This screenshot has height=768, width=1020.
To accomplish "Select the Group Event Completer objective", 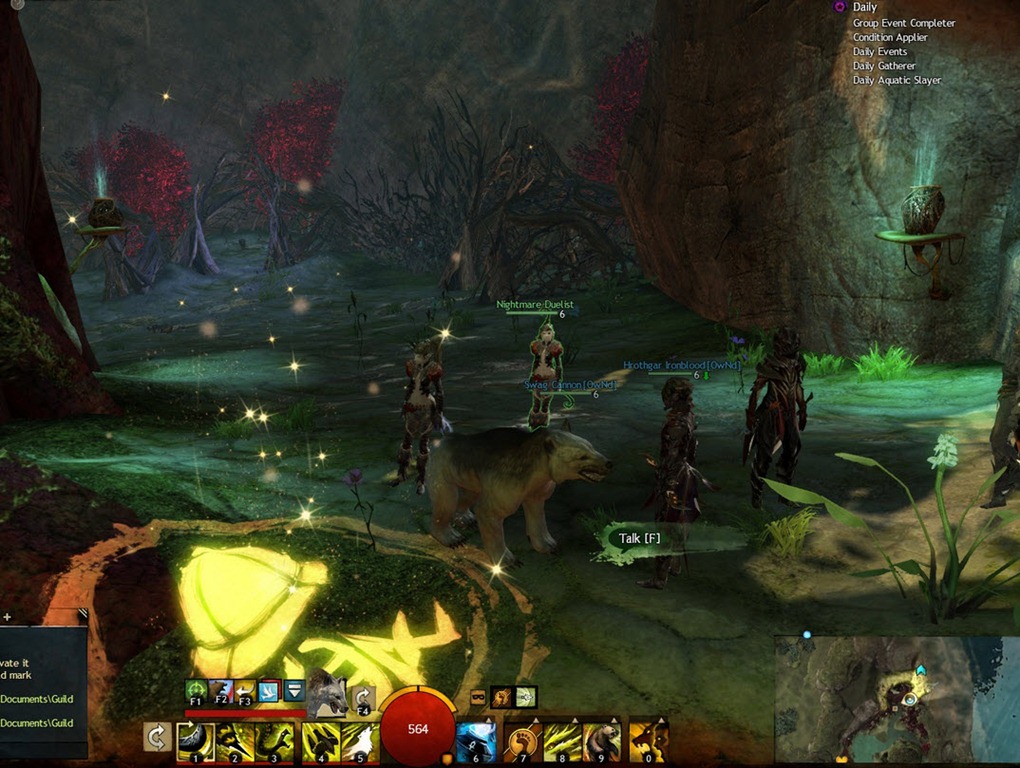I will click(903, 23).
